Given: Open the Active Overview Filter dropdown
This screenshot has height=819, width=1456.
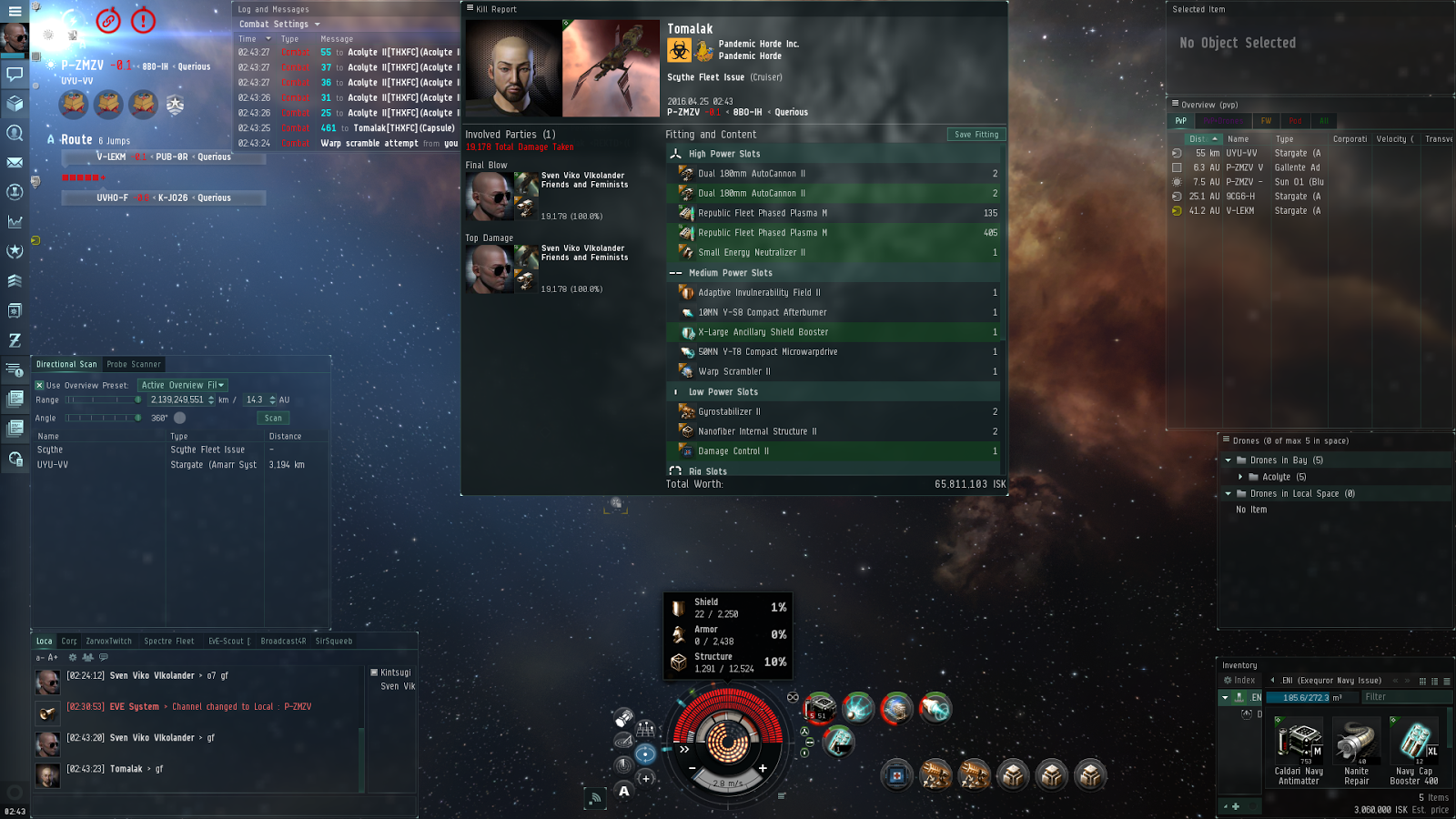Looking at the screenshot, I should (182, 385).
